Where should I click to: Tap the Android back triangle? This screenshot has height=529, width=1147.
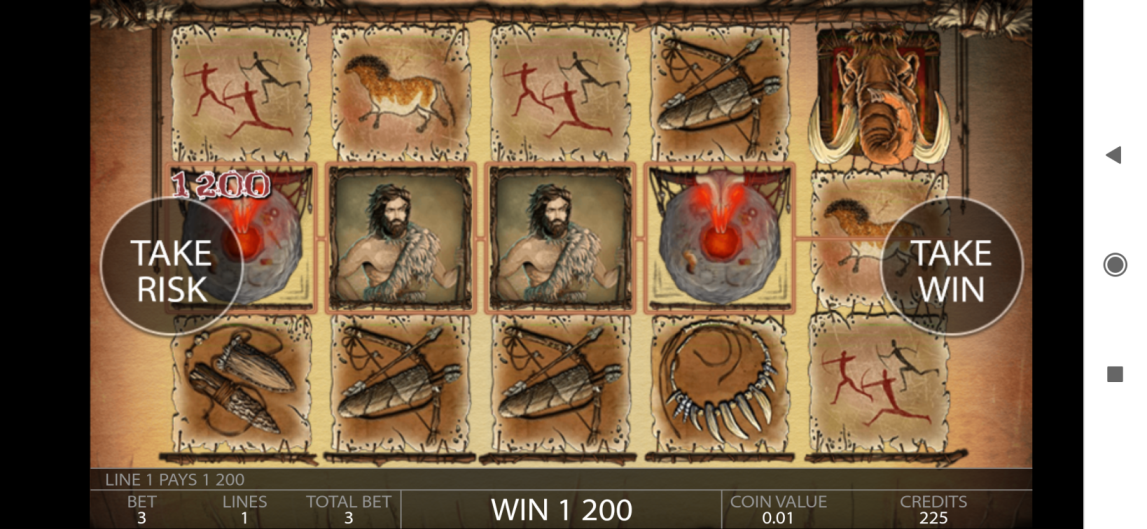click(x=1113, y=155)
